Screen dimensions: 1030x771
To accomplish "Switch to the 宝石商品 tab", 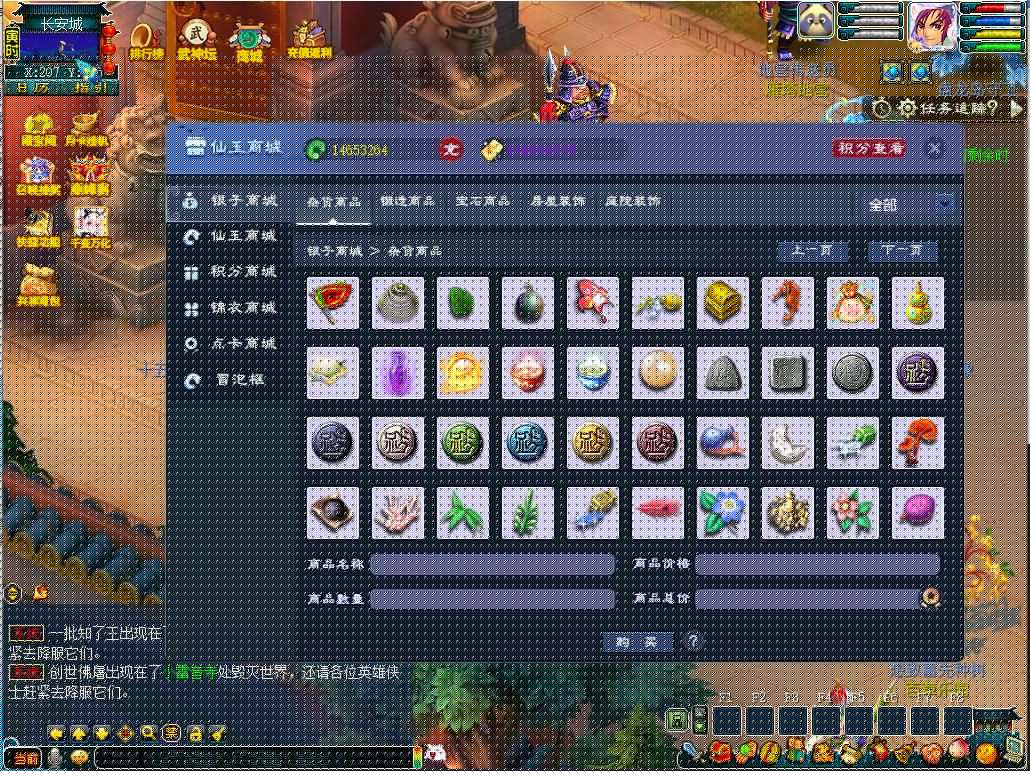I will (x=482, y=201).
